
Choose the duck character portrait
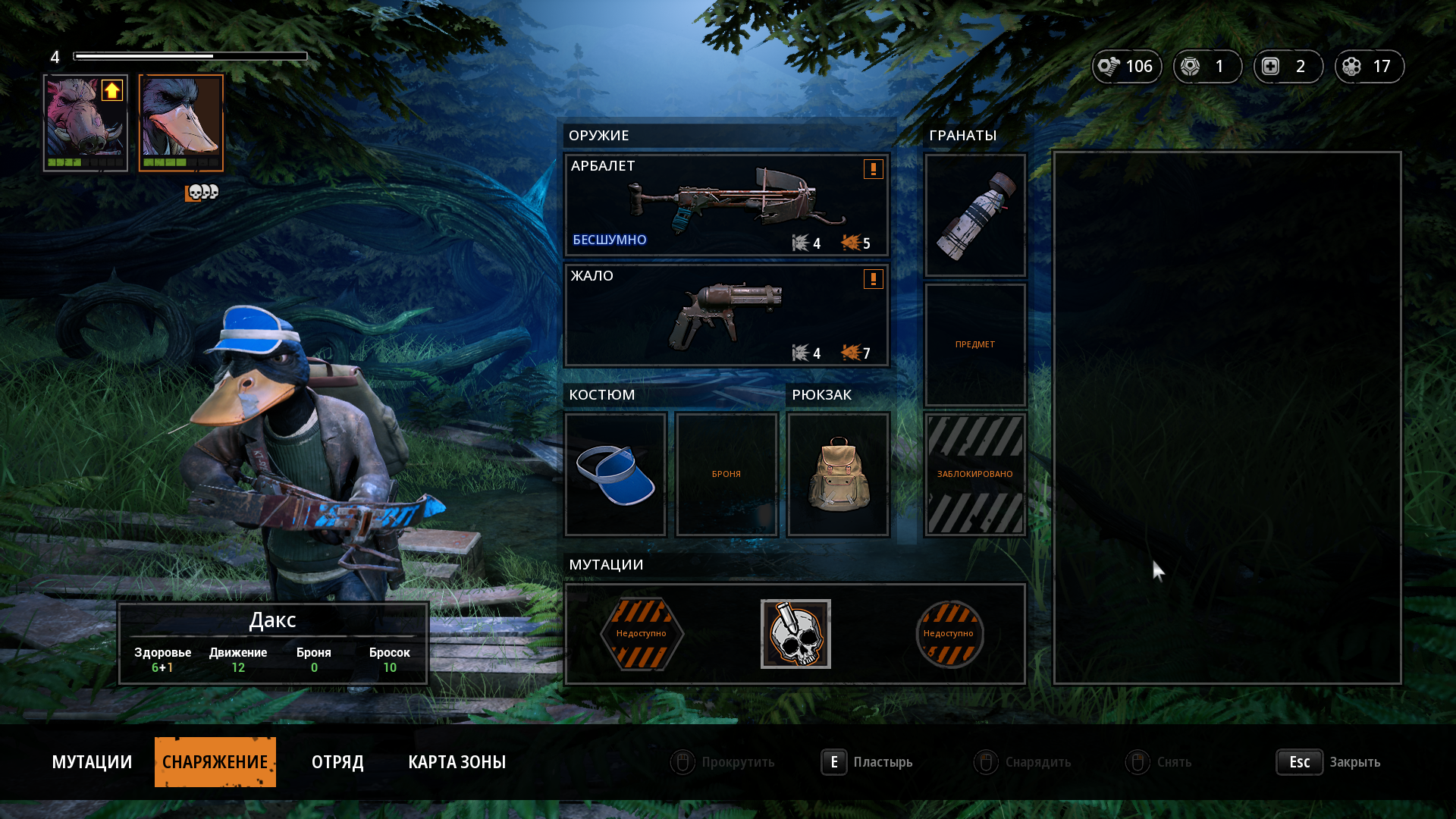(x=181, y=122)
